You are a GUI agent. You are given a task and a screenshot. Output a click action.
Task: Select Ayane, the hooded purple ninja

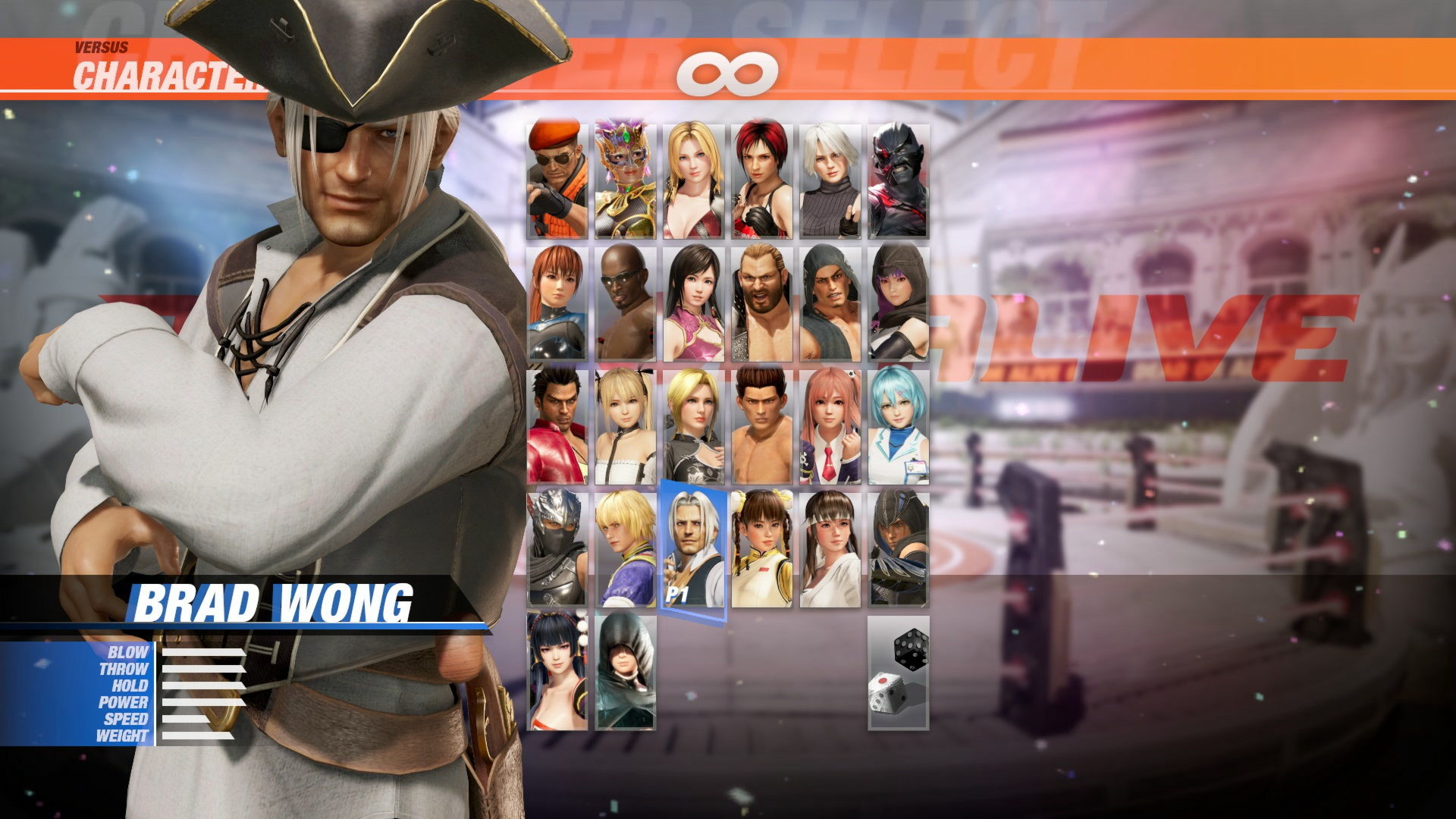[x=899, y=303]
